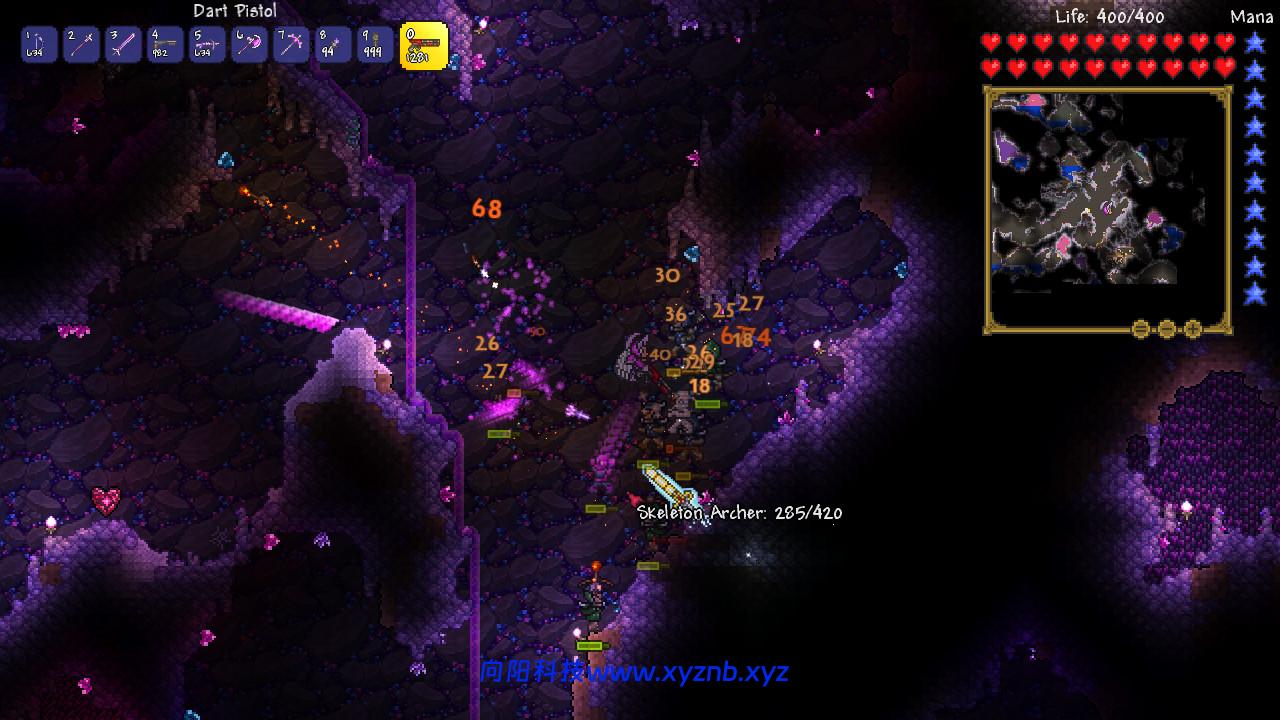The height and width of the screenshot is (720, 1280).
Task: Select the pink axe in hotbar slot 6
Action: coord(248,44)
